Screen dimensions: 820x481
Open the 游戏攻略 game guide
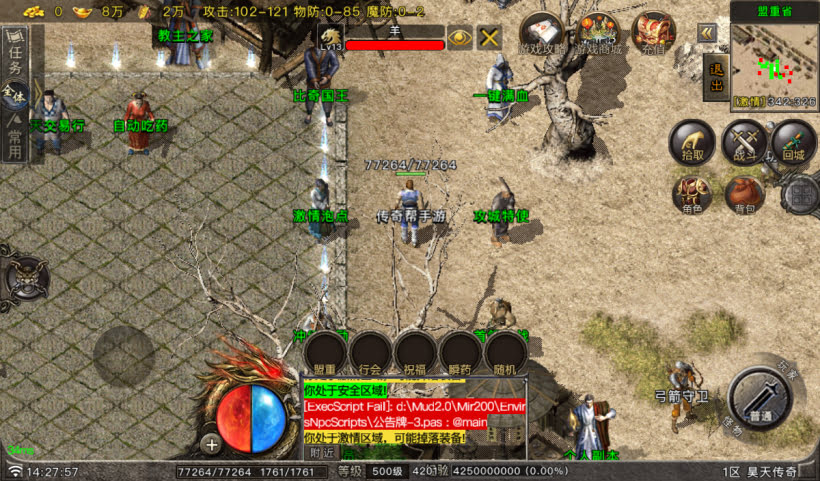coord(542,34)
